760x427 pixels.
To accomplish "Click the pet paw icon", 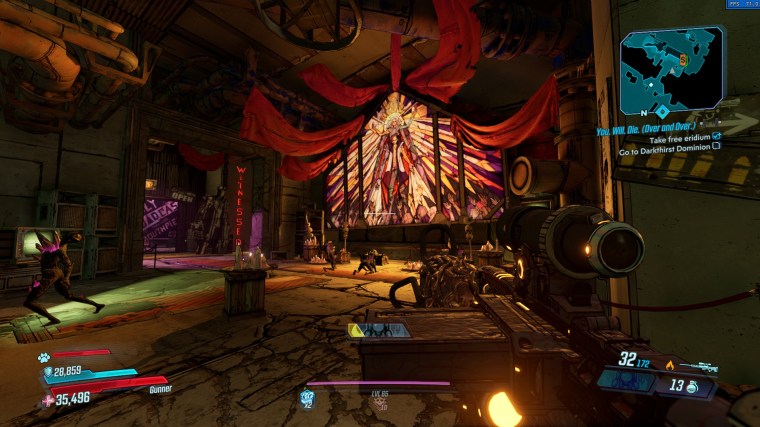I will point(45,355).
